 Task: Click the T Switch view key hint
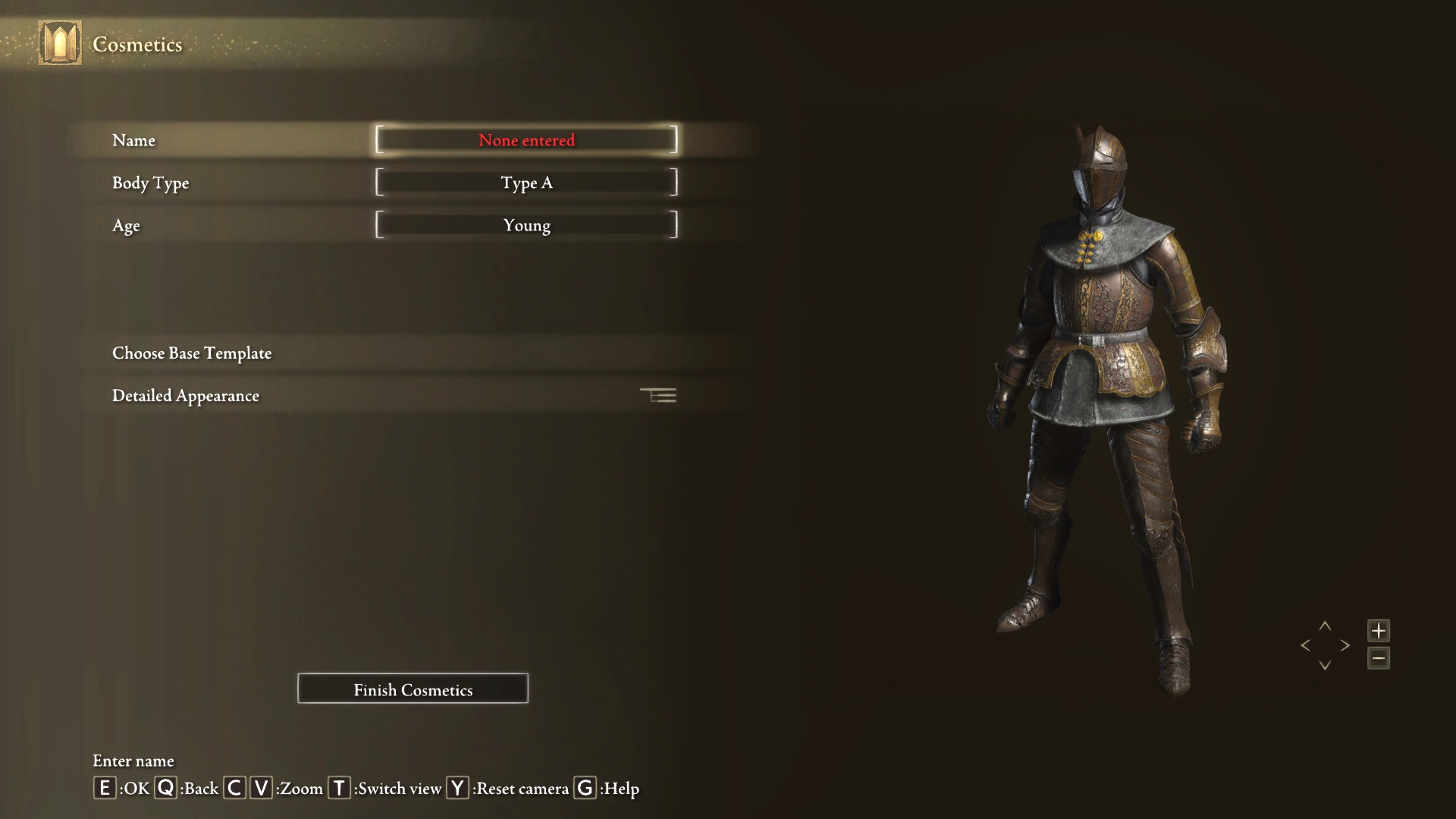[339, 789]
